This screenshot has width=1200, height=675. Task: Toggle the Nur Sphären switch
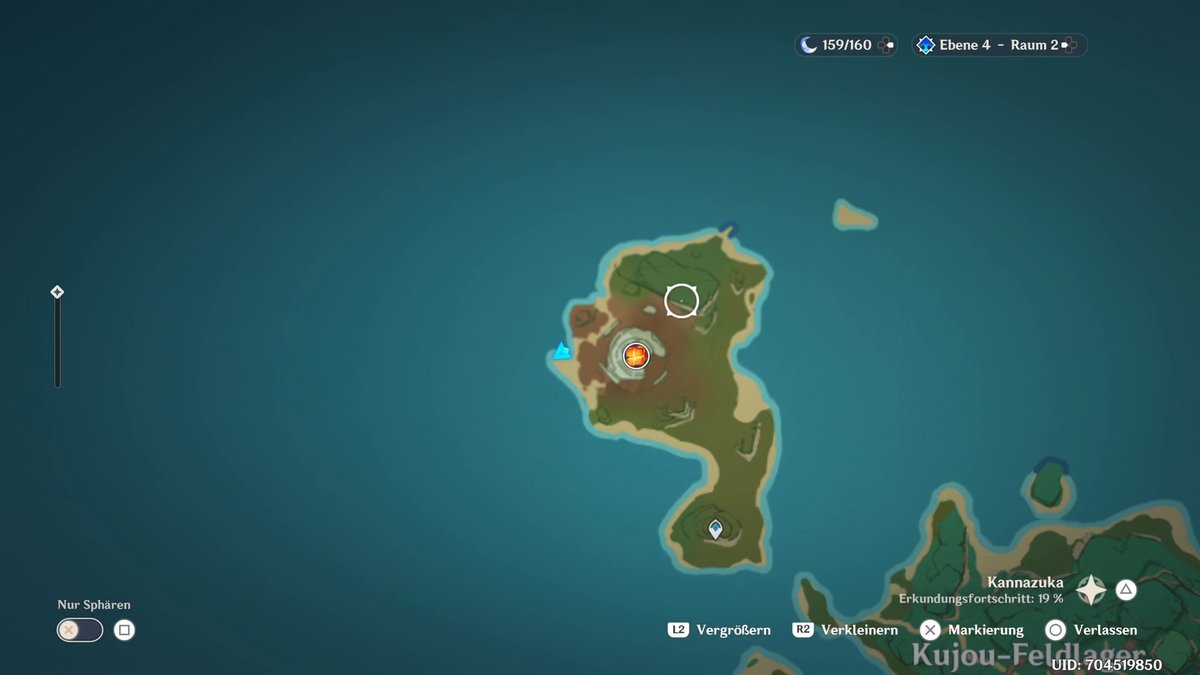(x=80, y=630)
